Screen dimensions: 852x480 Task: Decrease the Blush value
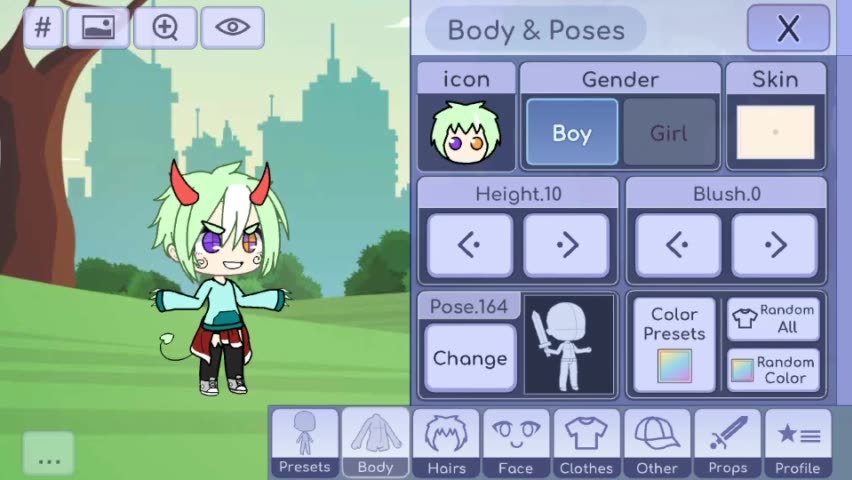pos(678,245)
